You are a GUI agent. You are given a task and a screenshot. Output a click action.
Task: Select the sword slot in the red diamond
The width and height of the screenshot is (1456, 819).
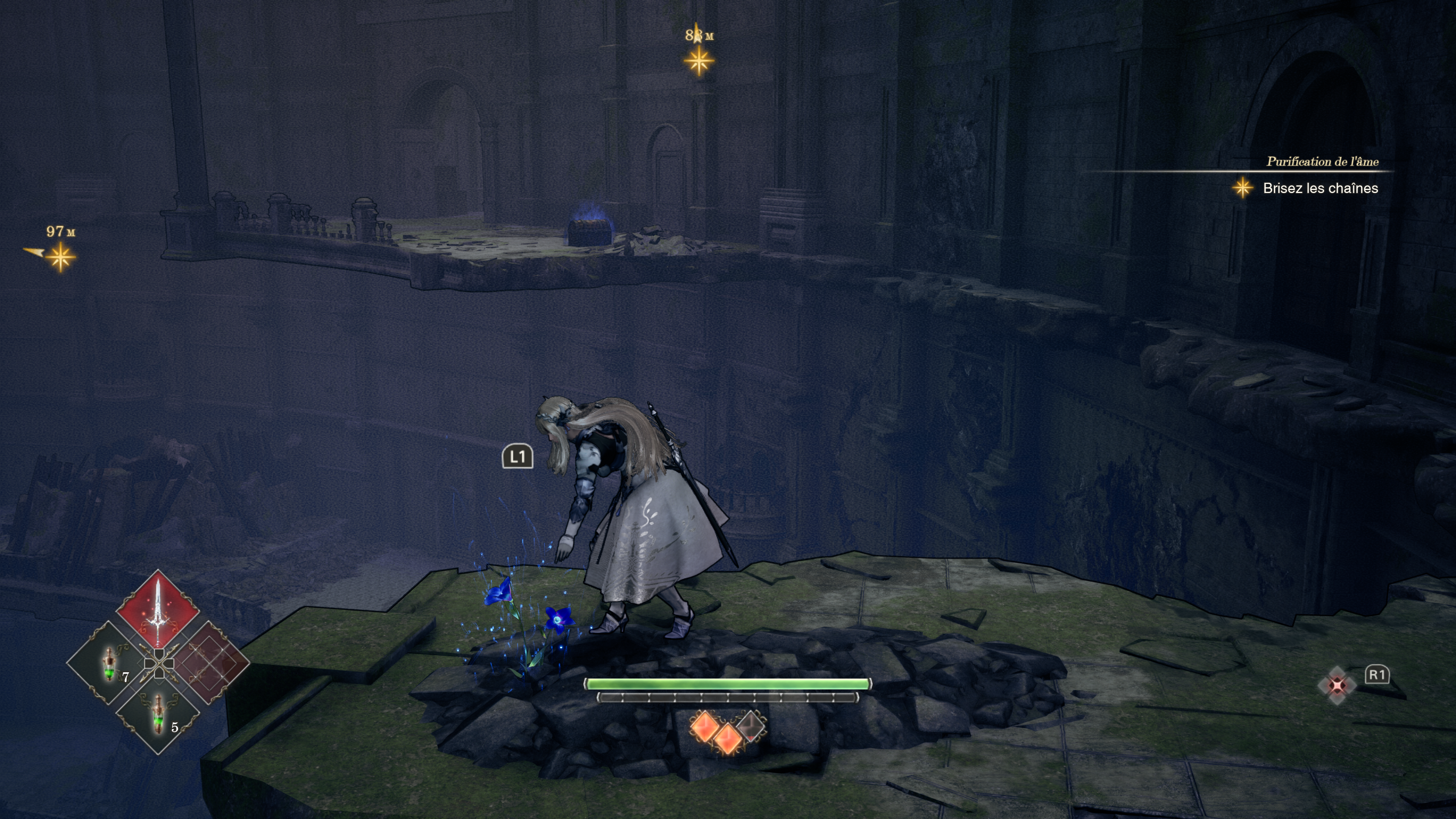(x=158, y=612)
